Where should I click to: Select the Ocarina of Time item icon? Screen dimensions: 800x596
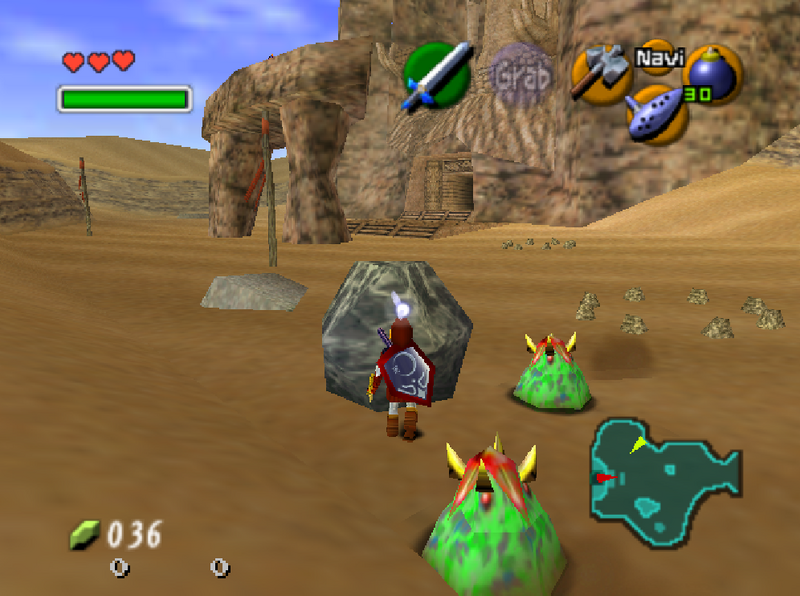click(657, 112)
